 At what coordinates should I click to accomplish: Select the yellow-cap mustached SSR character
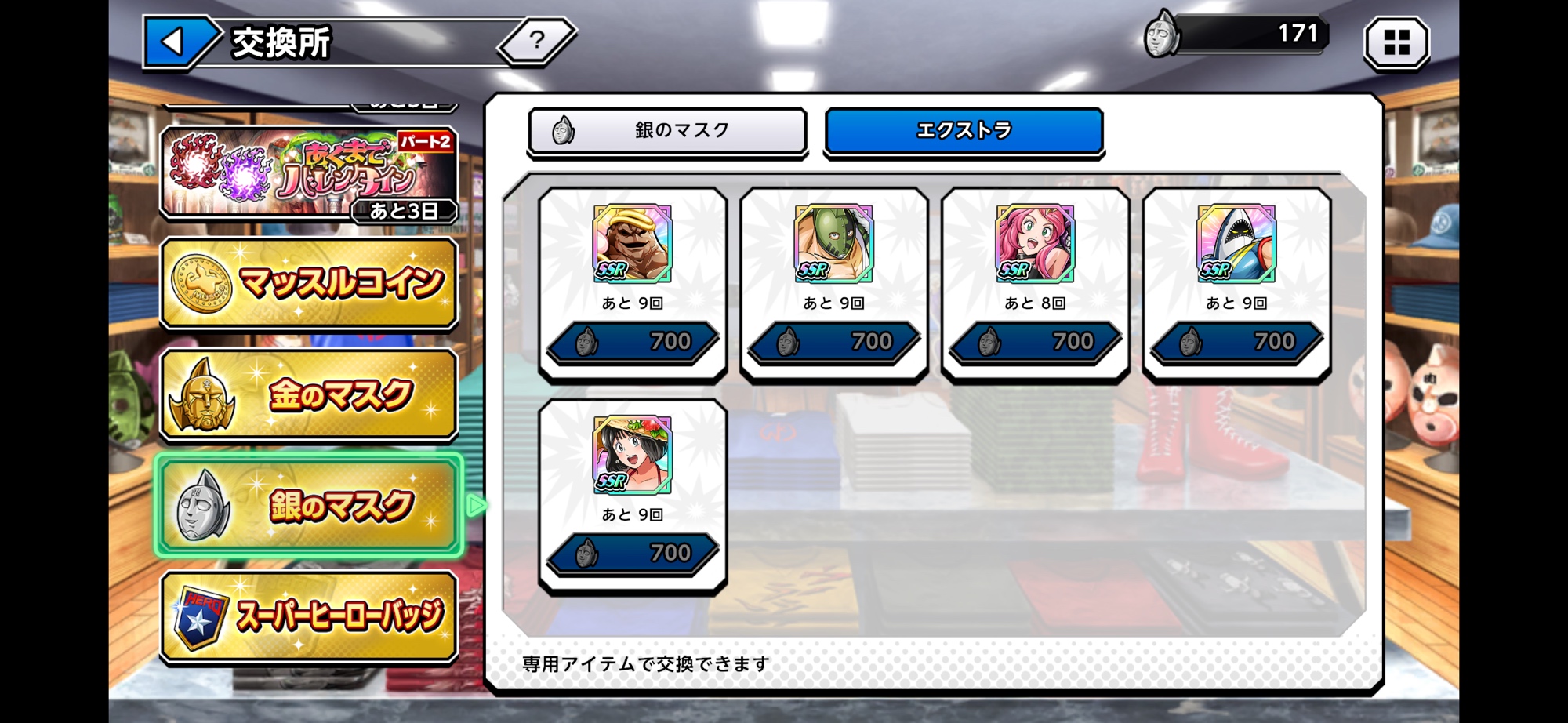click(x=632, y=243)
